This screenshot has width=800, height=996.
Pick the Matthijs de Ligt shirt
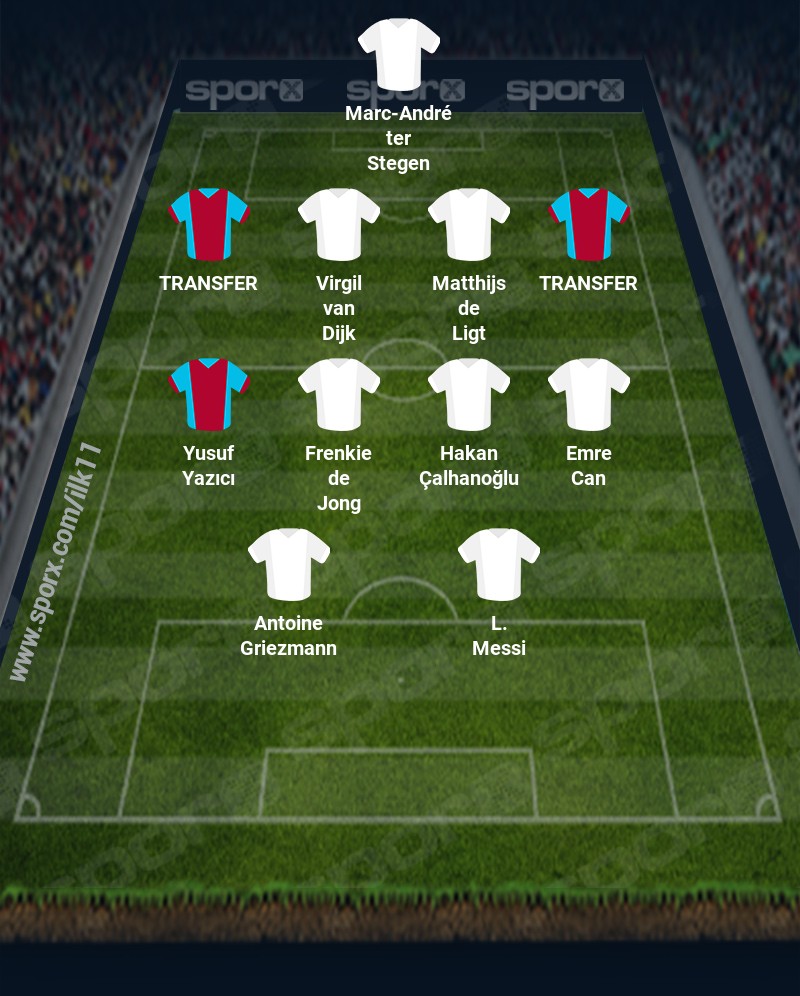coord(468,224)
